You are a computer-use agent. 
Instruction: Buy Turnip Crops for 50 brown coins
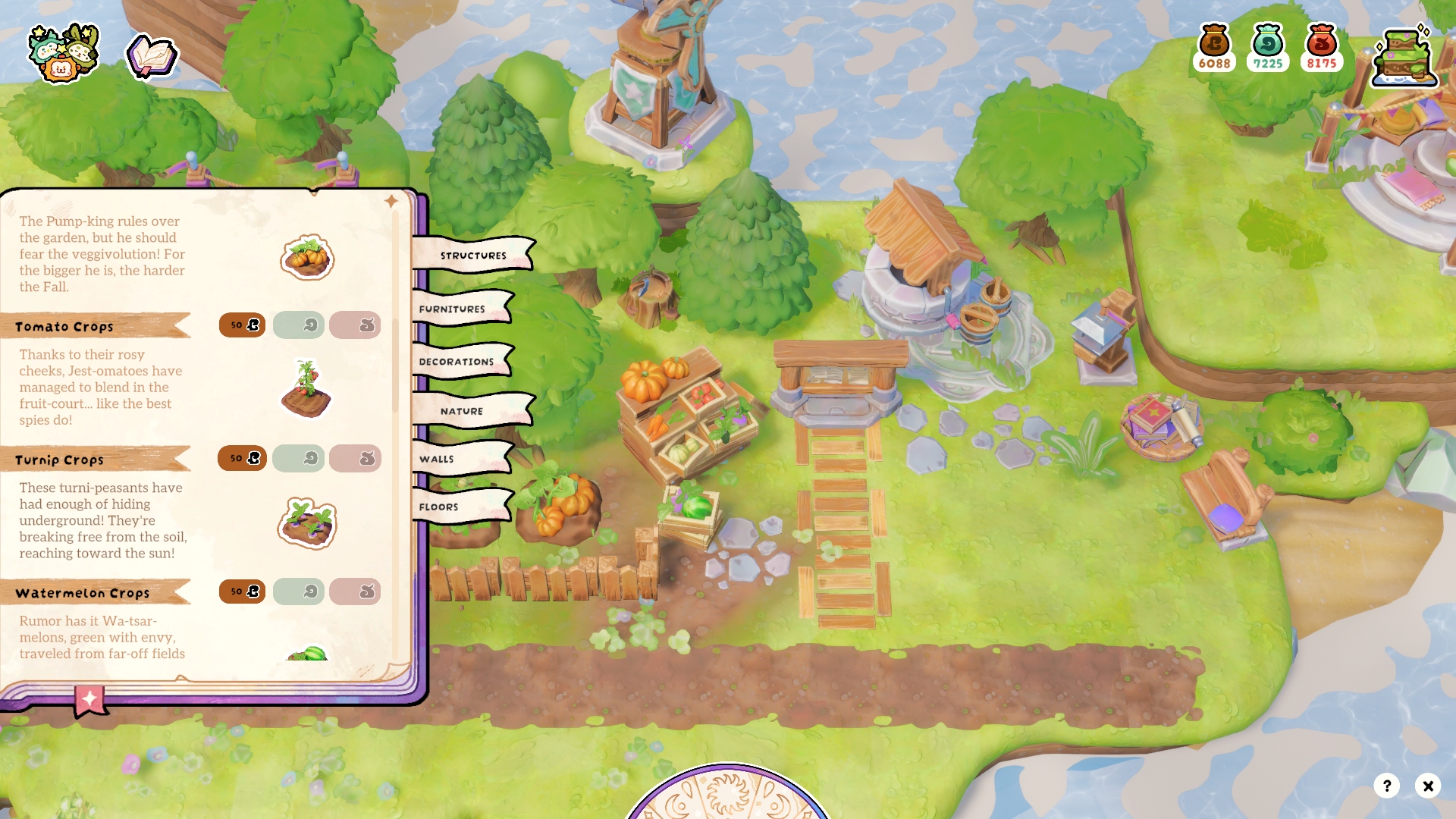[243, 459]
